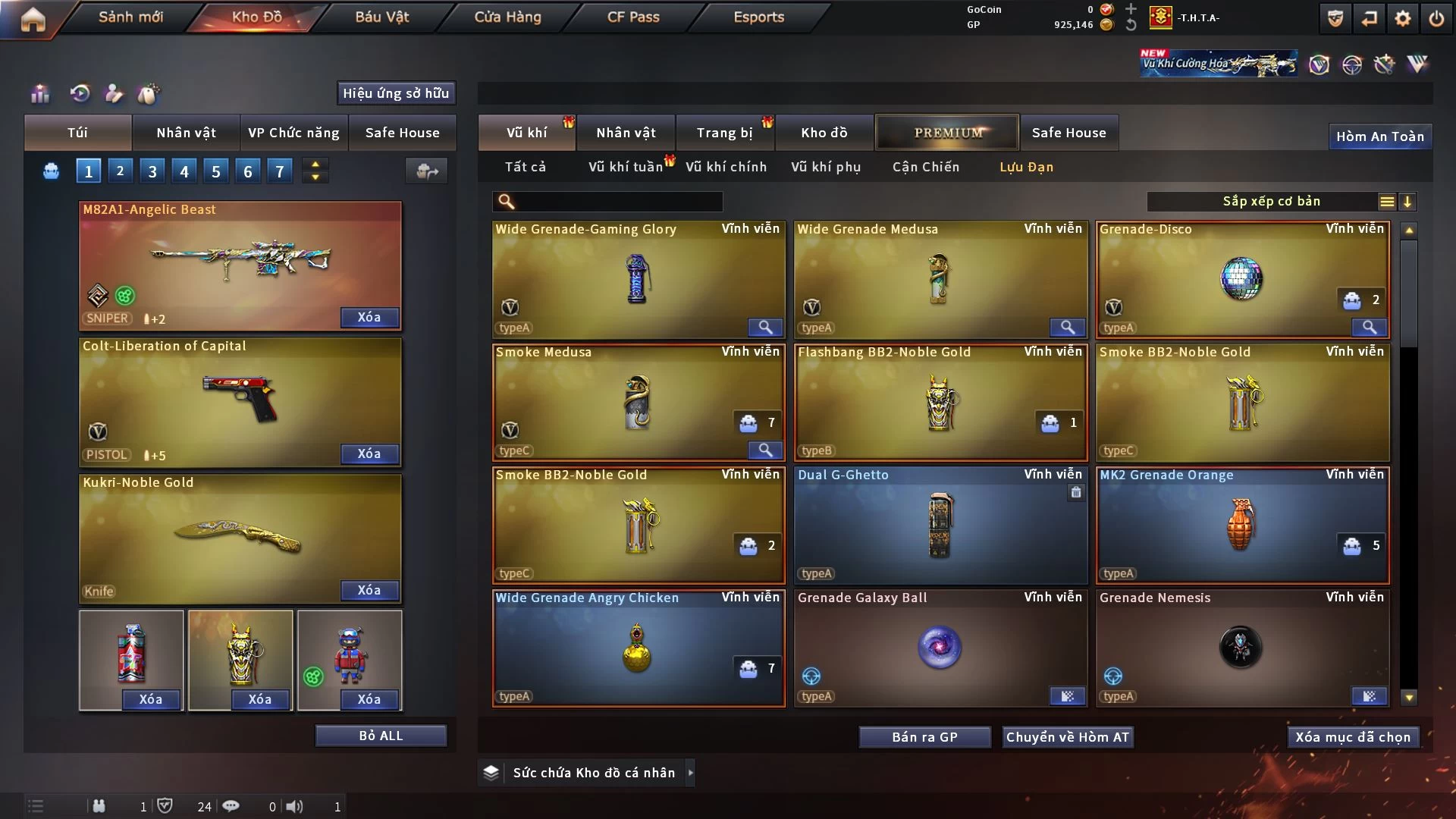Click Chuyển về Hòm AT button

point(1067,737)
